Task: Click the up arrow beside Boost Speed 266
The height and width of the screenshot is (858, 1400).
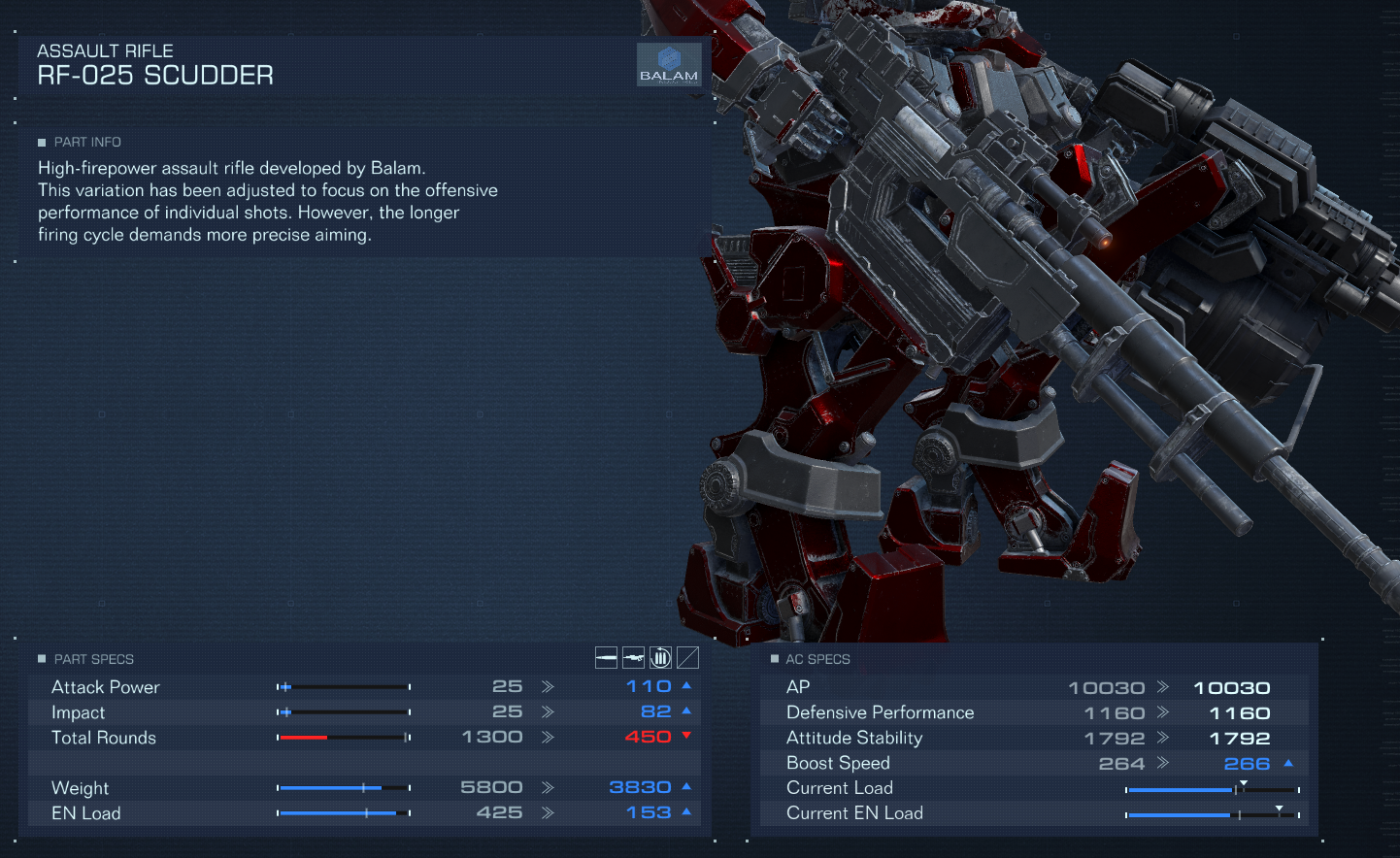Action: coord(1288,763)
